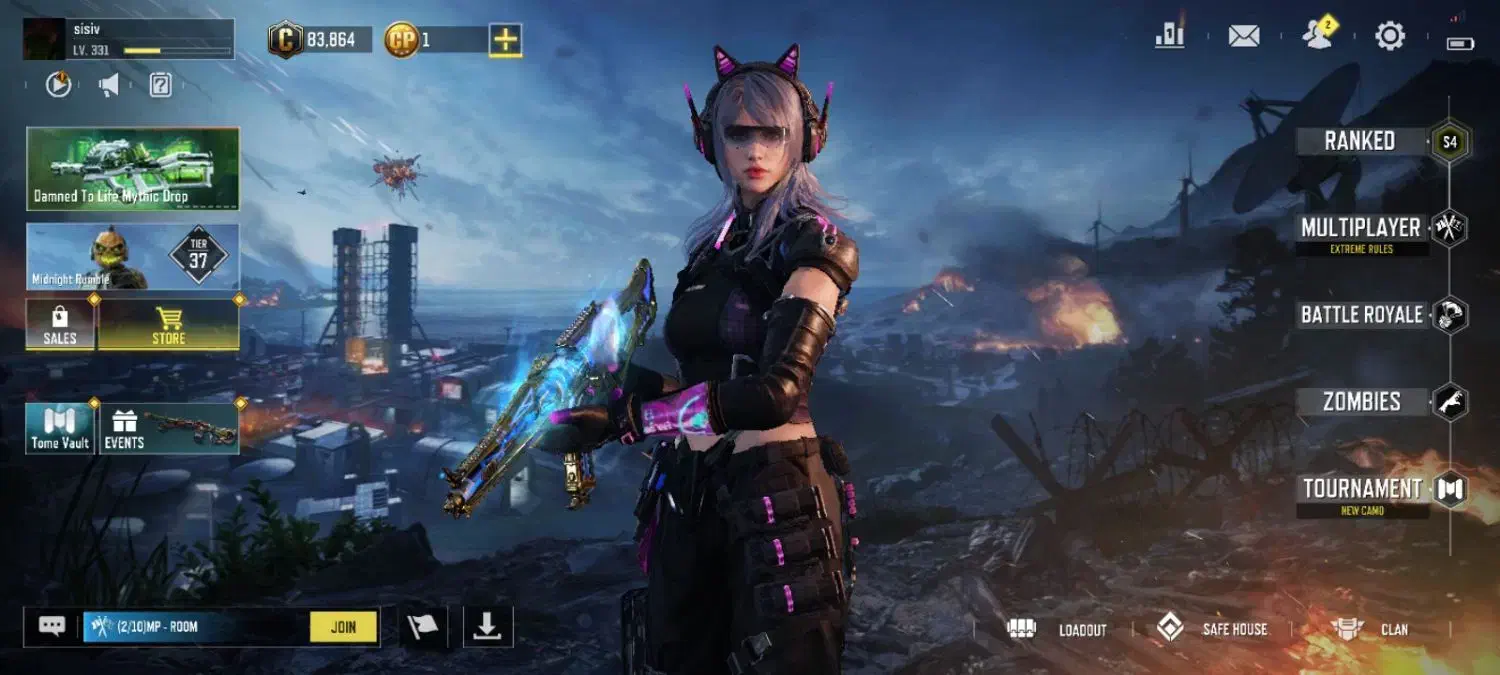1500x675 pixels.
Task: Buy CP with the plus button
Action: pos(506,40)
